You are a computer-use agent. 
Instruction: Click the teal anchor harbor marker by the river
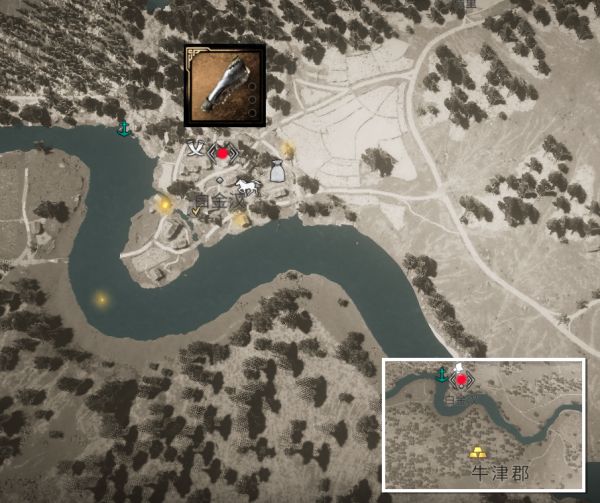pyautogui.click(x=125, y=129)
